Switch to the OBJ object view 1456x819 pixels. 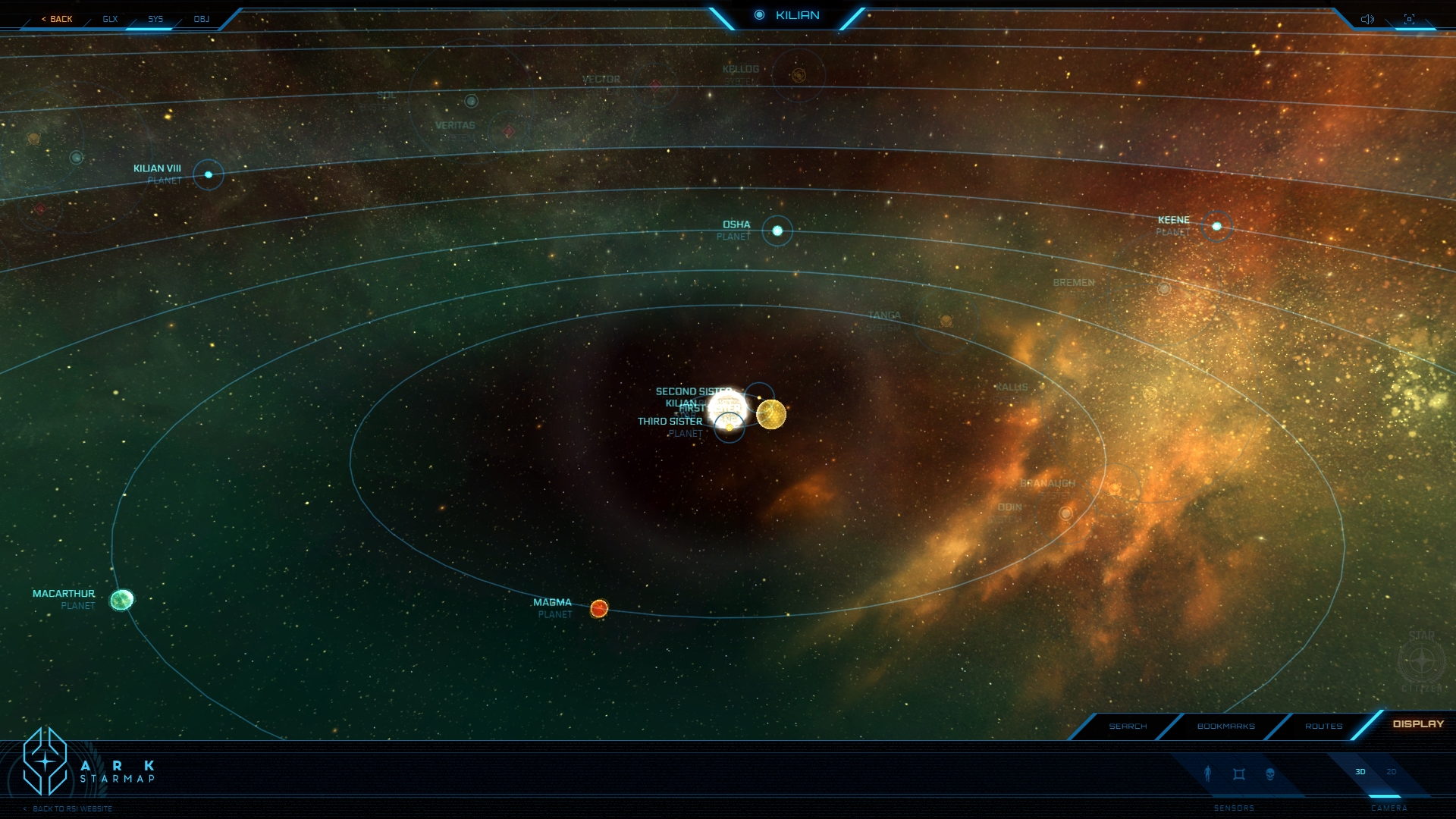pos(201,19)
